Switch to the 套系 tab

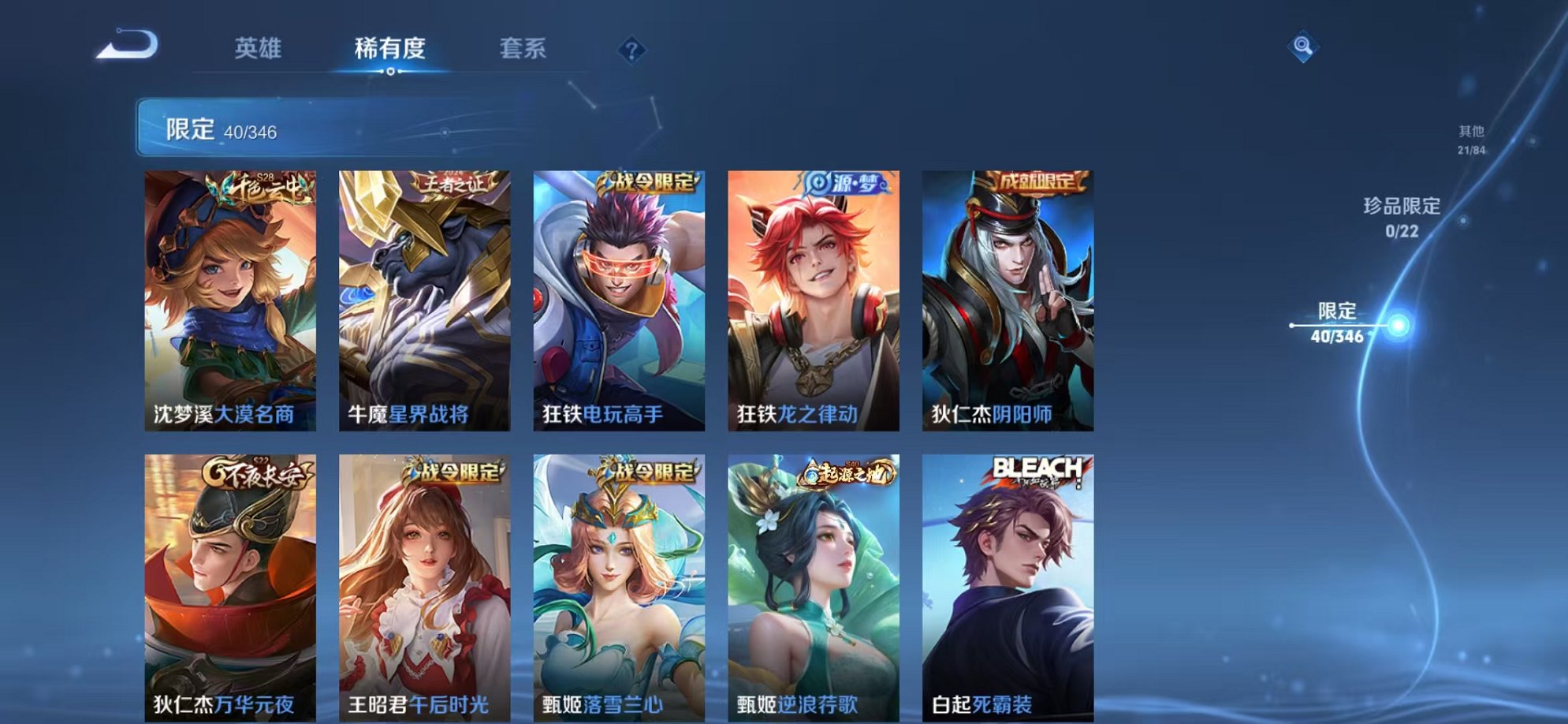(x=523, y=49)
